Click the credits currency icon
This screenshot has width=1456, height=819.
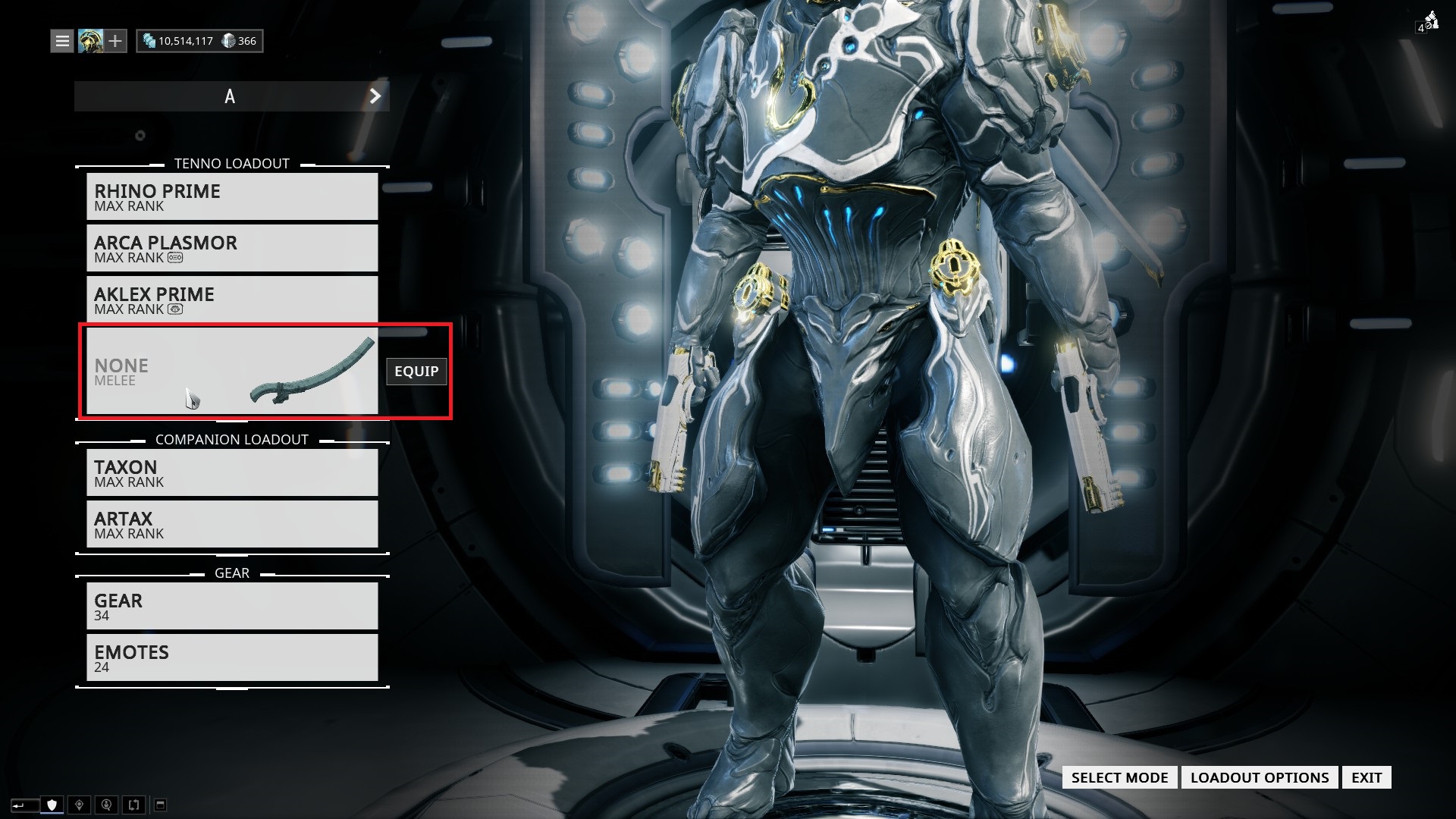pos(149,41)
